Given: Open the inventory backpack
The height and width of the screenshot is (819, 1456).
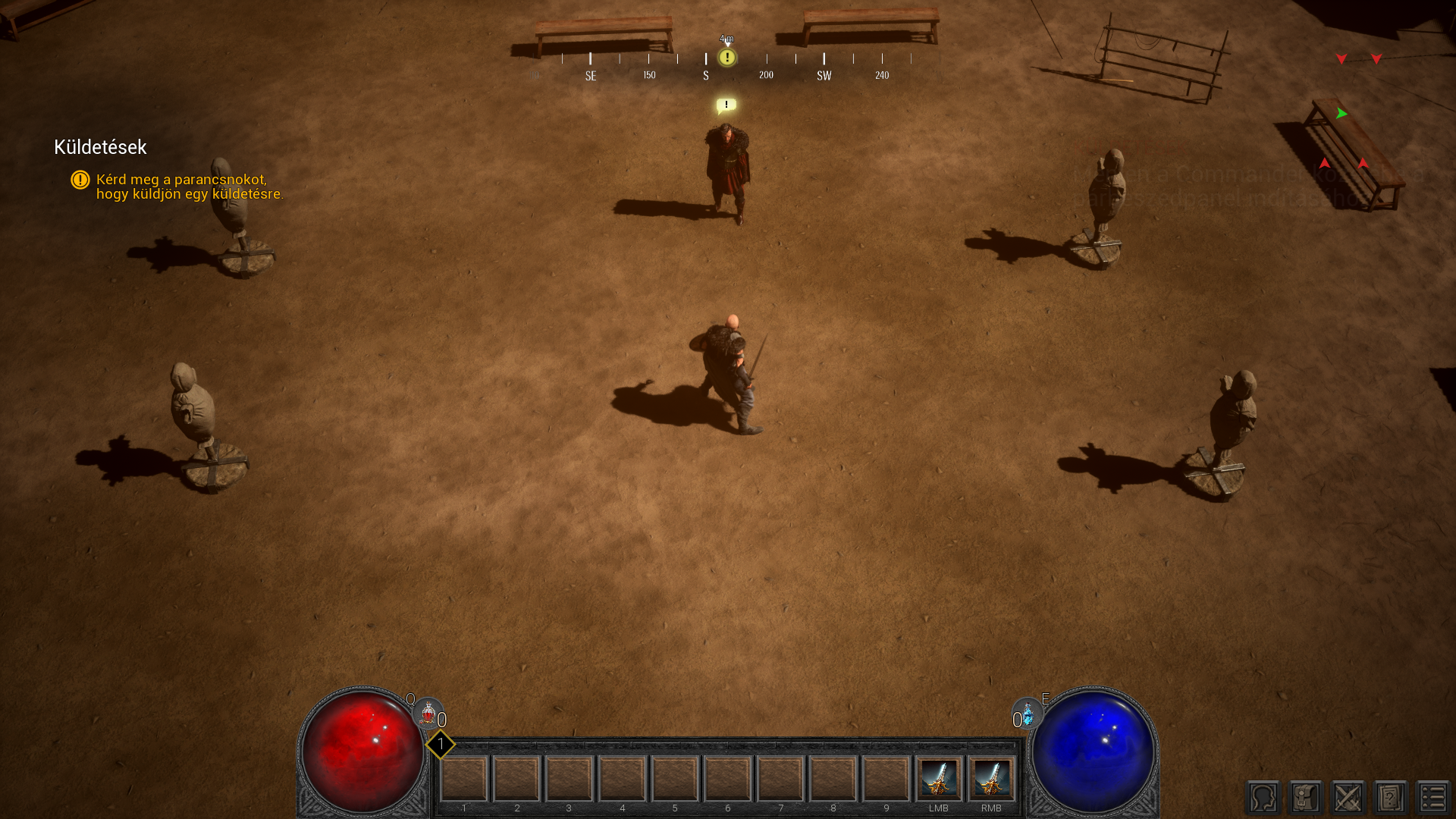Looking at the screenshot, I should (1306, 798).
